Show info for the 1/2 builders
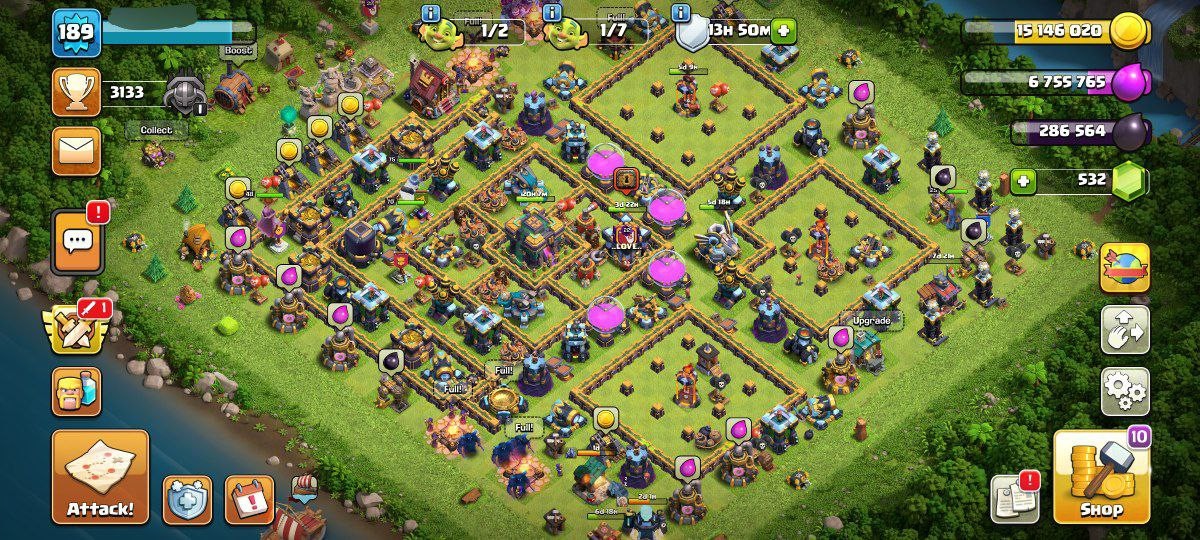Image resolution: width=1200 pixels, height=540 pixels. click(431, 13)
